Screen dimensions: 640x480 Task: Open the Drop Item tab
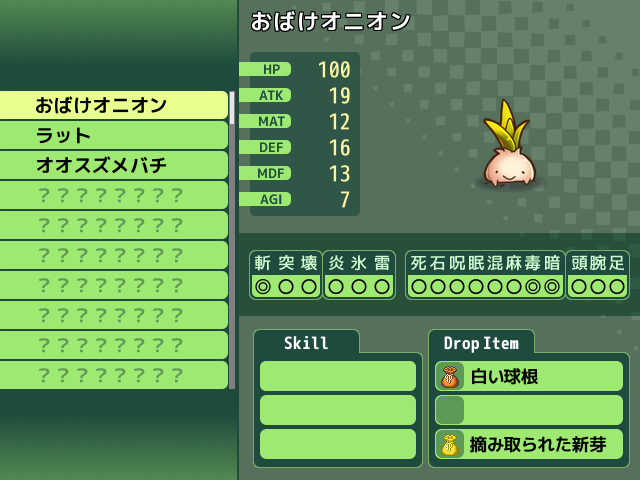pyautogui.click(x=481, y=343)
